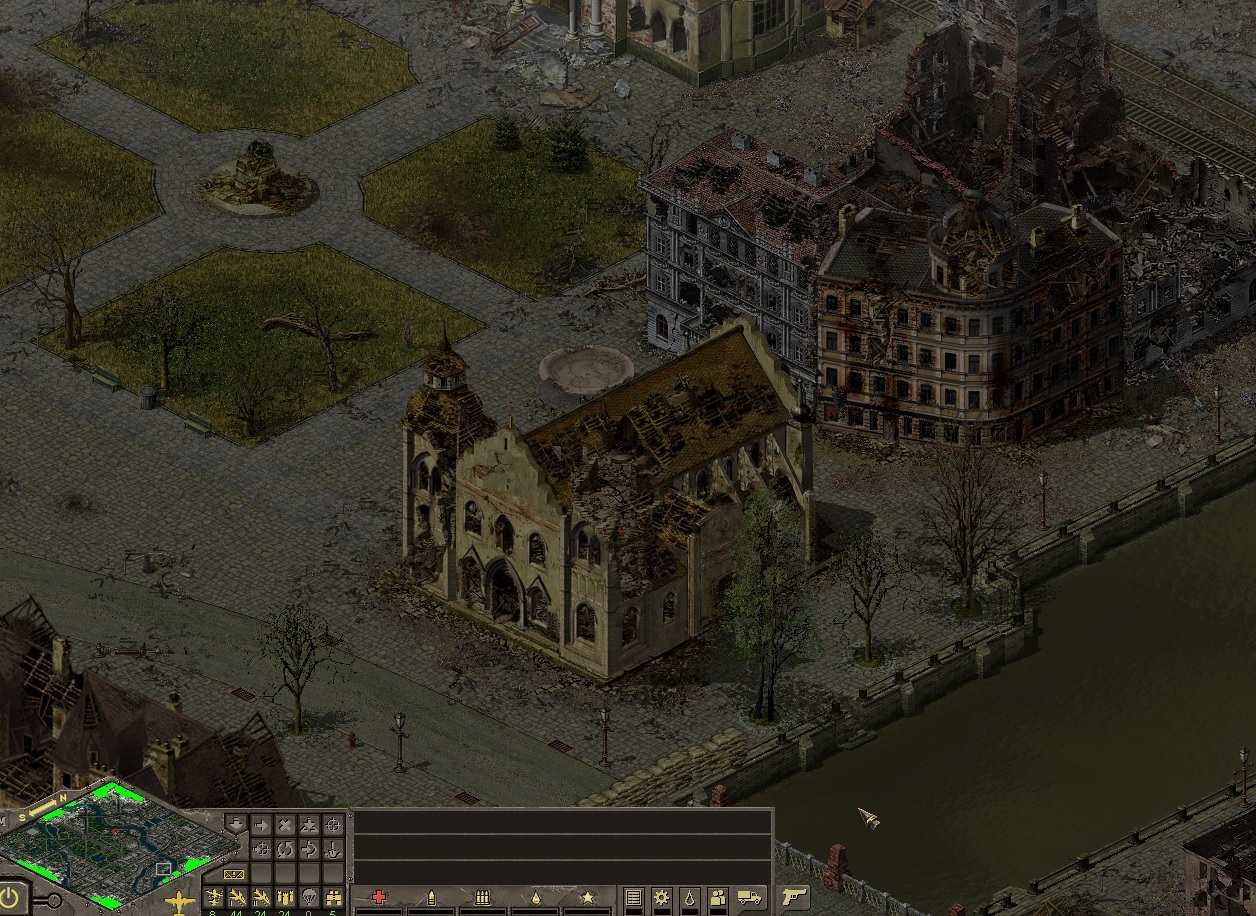Click the truck transport tab

point(749,897)
